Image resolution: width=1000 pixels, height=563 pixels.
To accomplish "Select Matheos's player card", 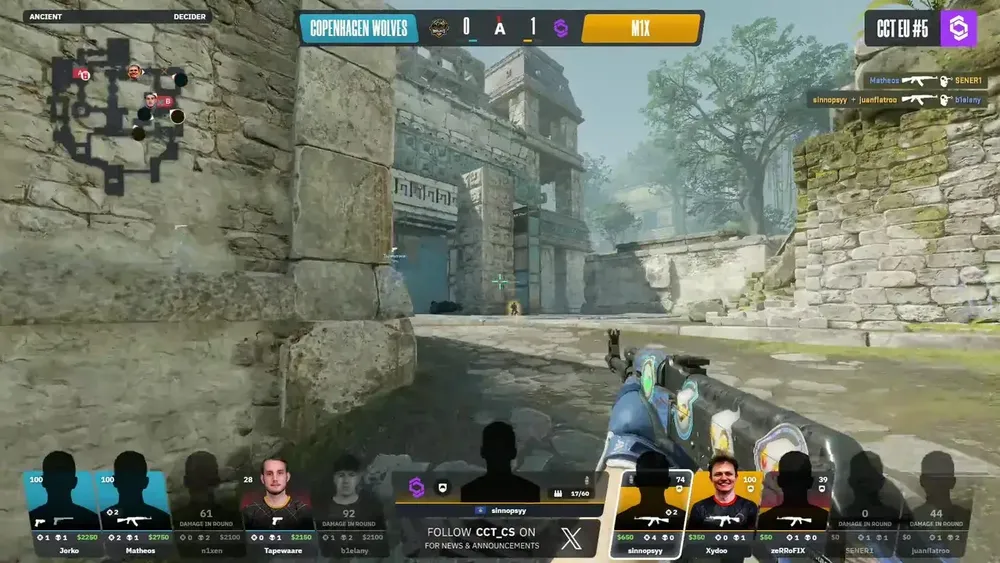I will [x=135, y=505].
